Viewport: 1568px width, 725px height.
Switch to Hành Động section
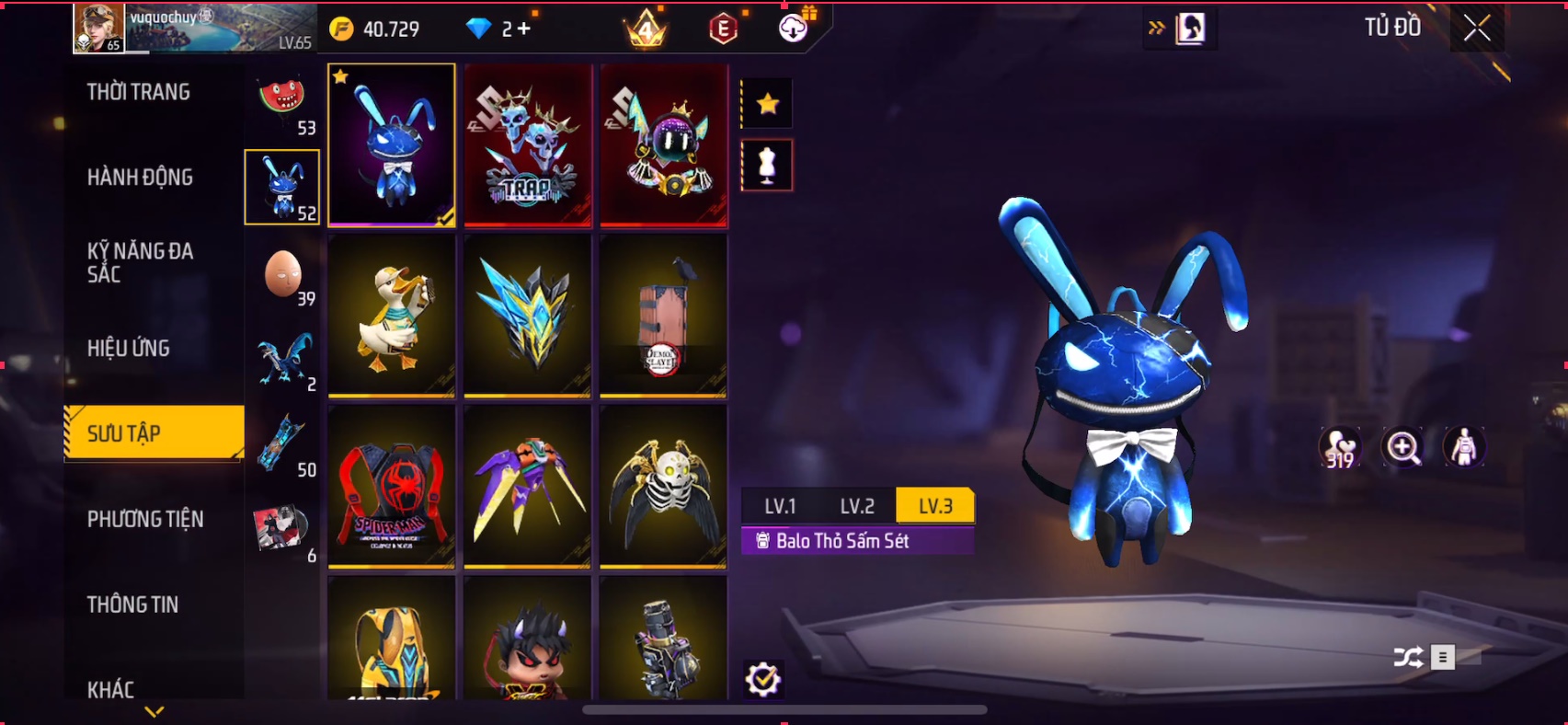point(140,178)
